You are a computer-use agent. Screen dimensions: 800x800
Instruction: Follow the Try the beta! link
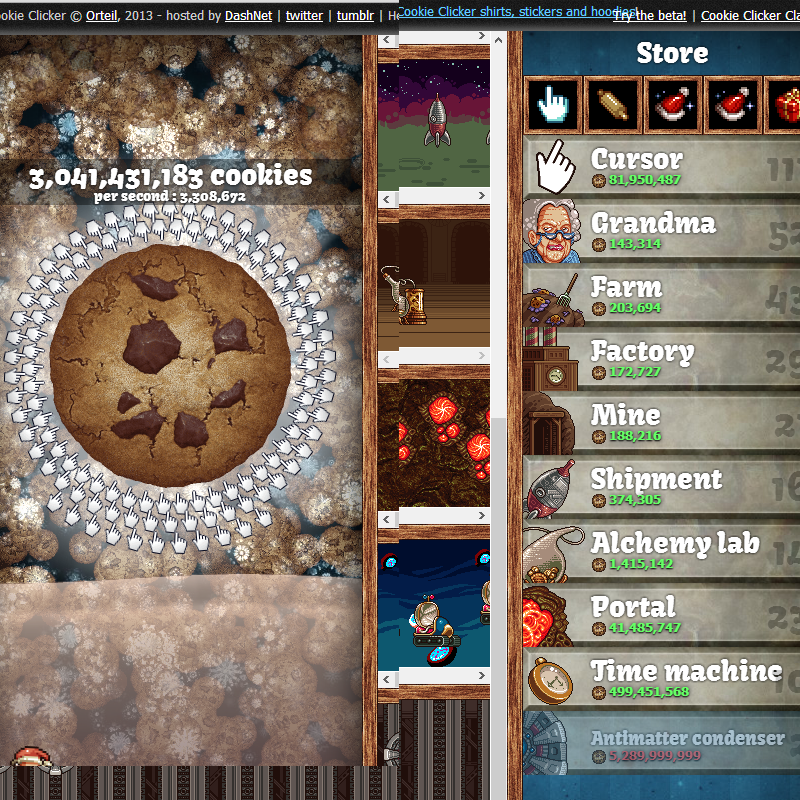pyautogui.click(x=649, y=16)
